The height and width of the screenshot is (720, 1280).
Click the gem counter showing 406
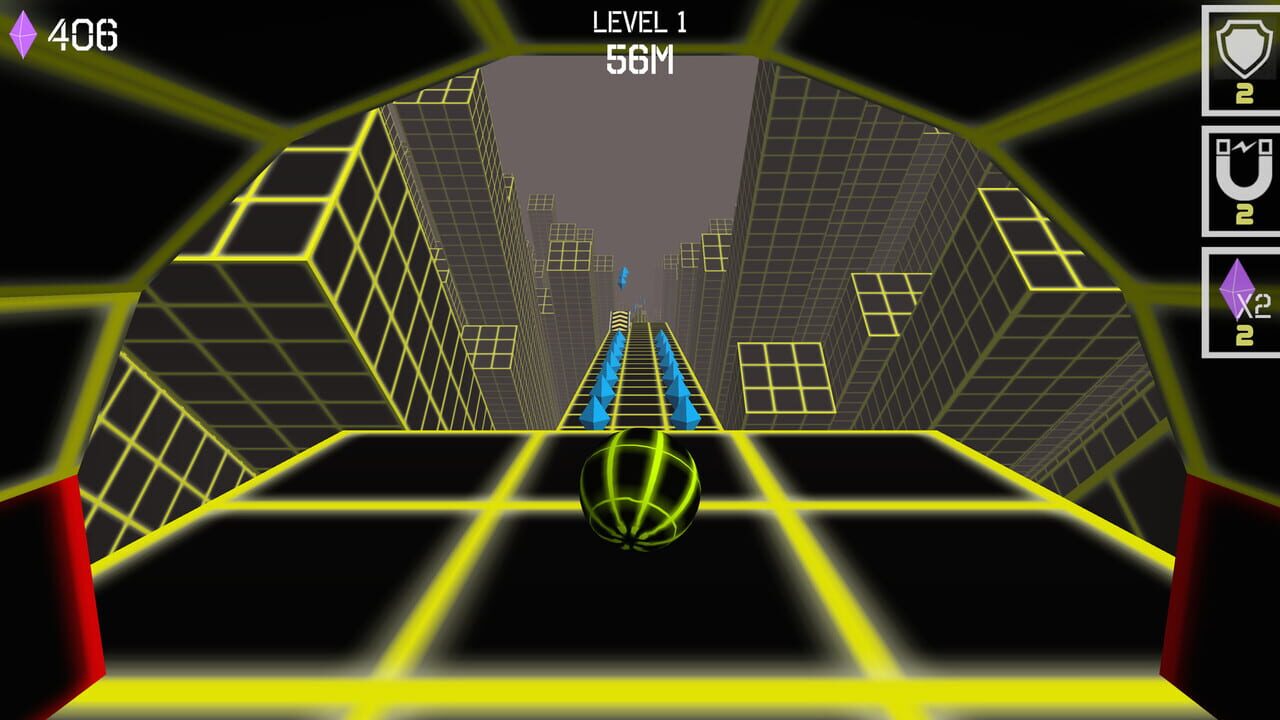point(84,33)
